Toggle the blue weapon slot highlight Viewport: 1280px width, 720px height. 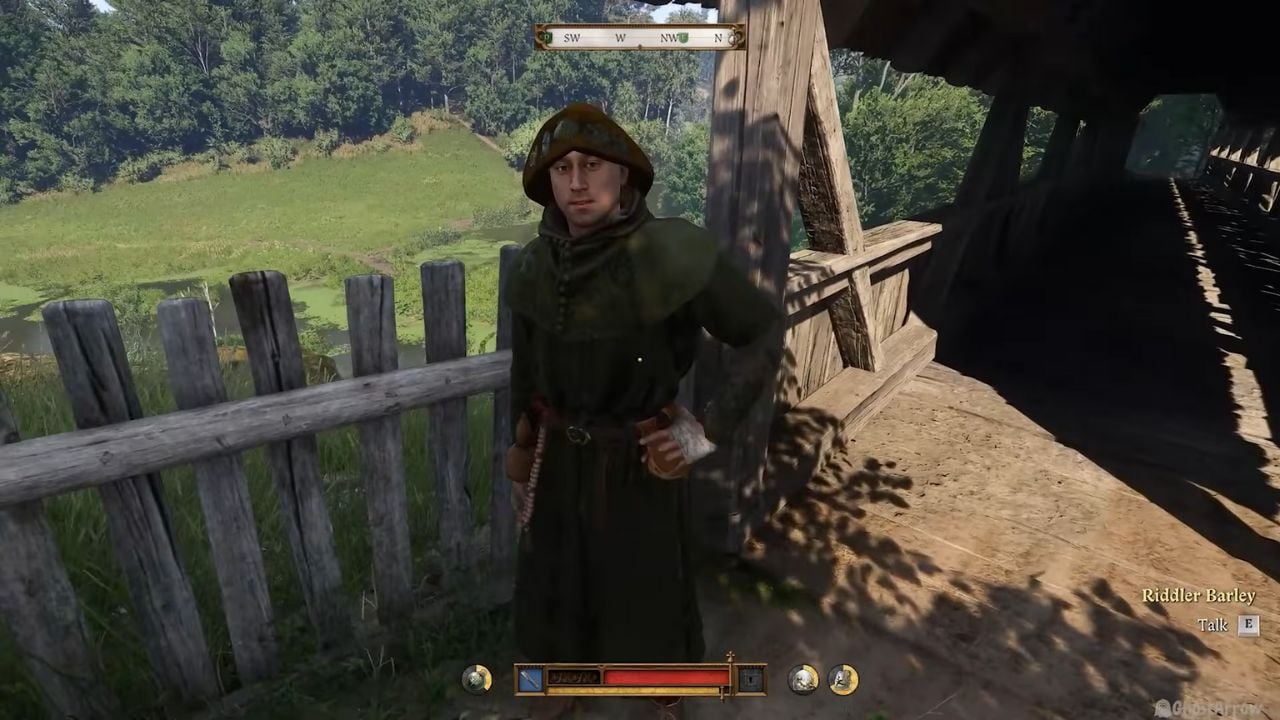point(527,677)
